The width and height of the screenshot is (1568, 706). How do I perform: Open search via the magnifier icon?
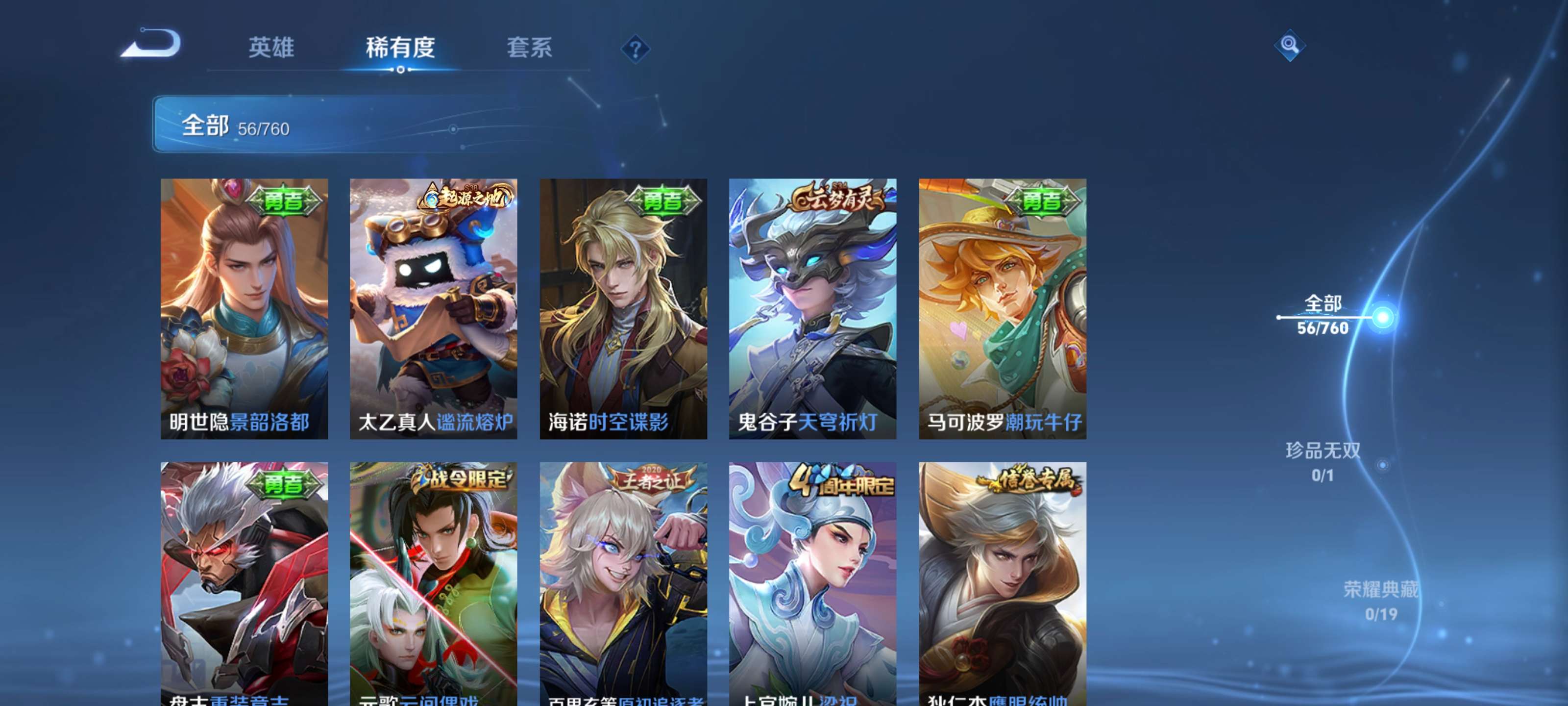click(1290, 46)
